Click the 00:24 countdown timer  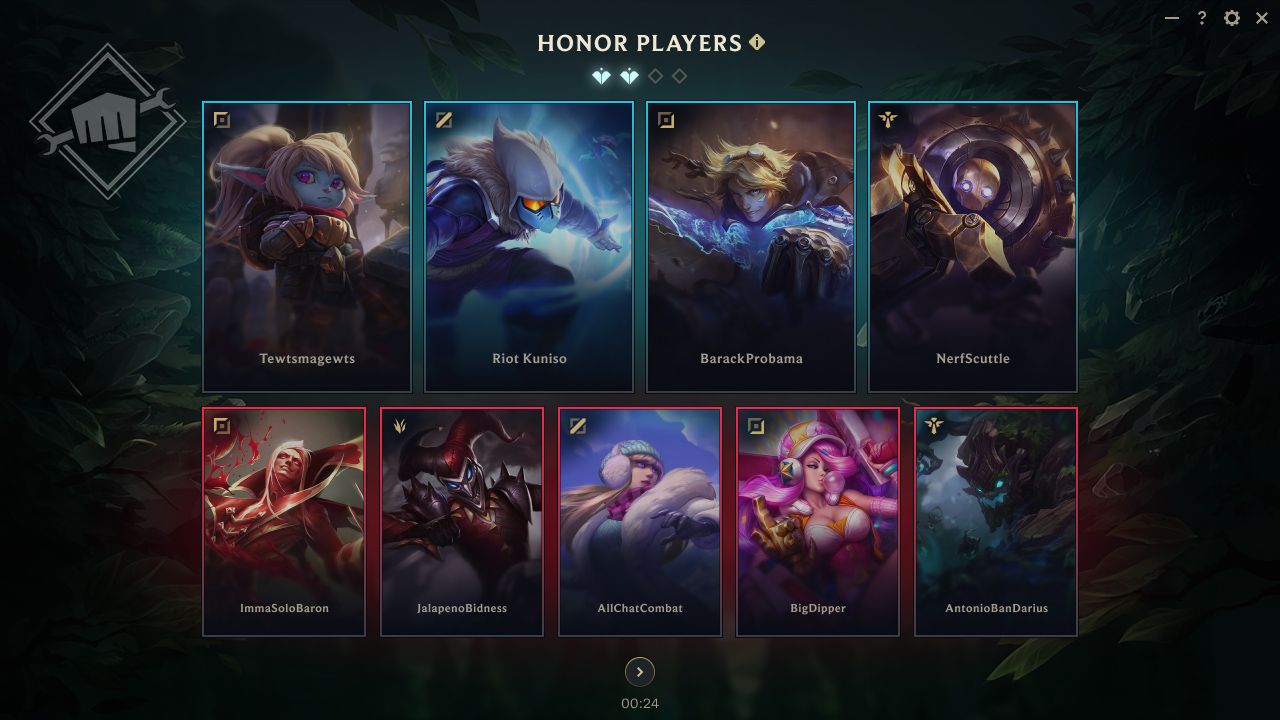click(x=639, y=703)
